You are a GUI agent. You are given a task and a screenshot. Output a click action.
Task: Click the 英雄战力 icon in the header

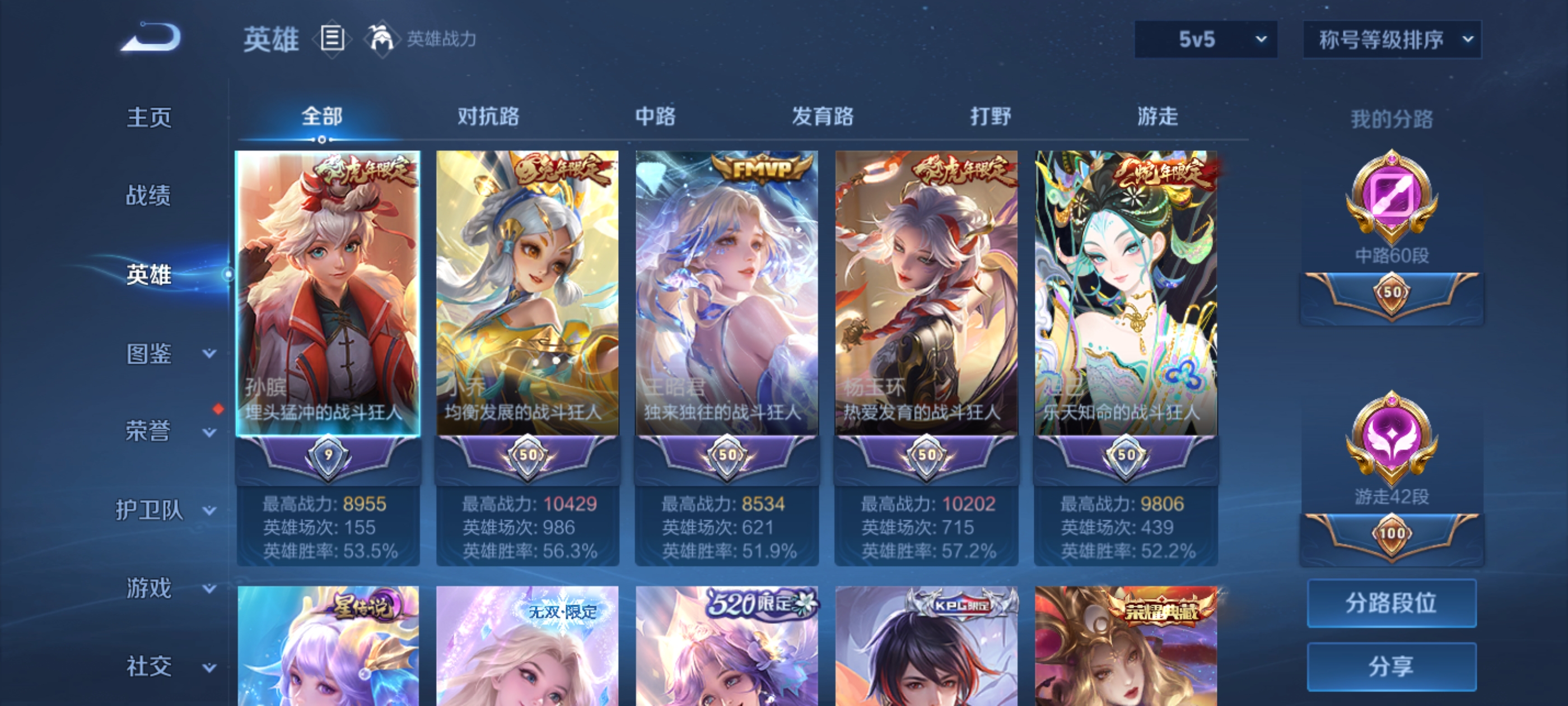[380, 38]
